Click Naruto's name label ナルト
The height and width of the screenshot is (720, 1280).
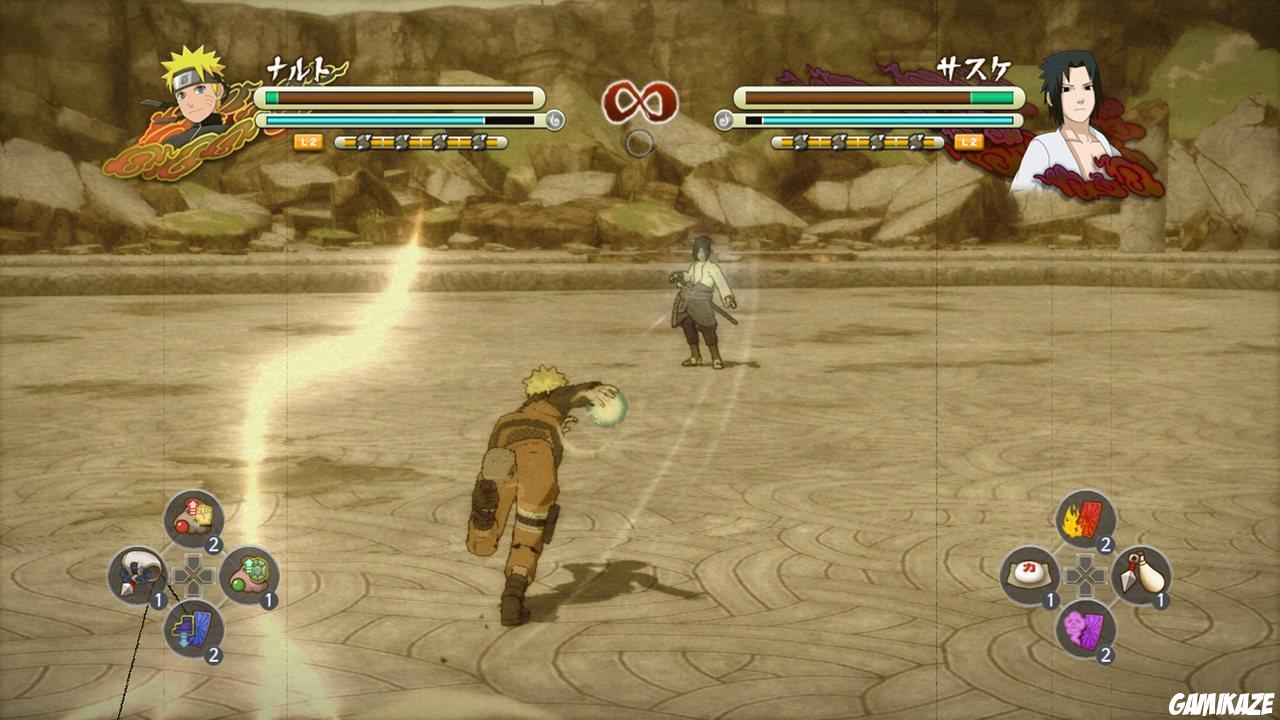click(x=300, y=68)
